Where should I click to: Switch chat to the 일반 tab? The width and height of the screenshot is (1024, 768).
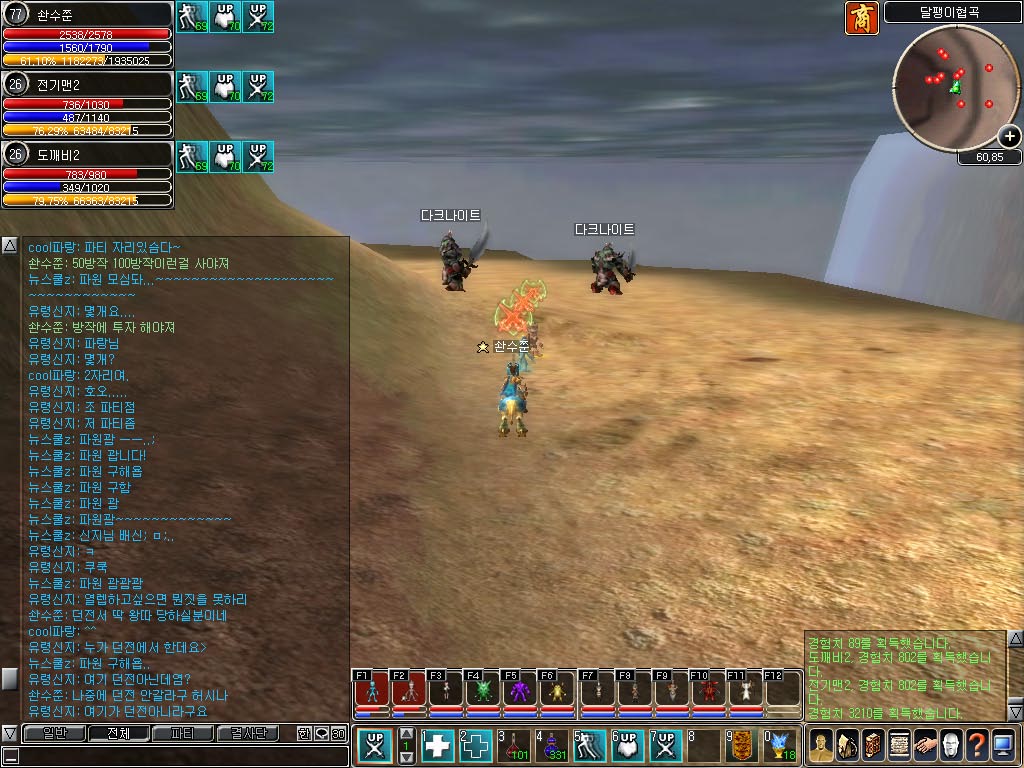[x=51, y=733]
